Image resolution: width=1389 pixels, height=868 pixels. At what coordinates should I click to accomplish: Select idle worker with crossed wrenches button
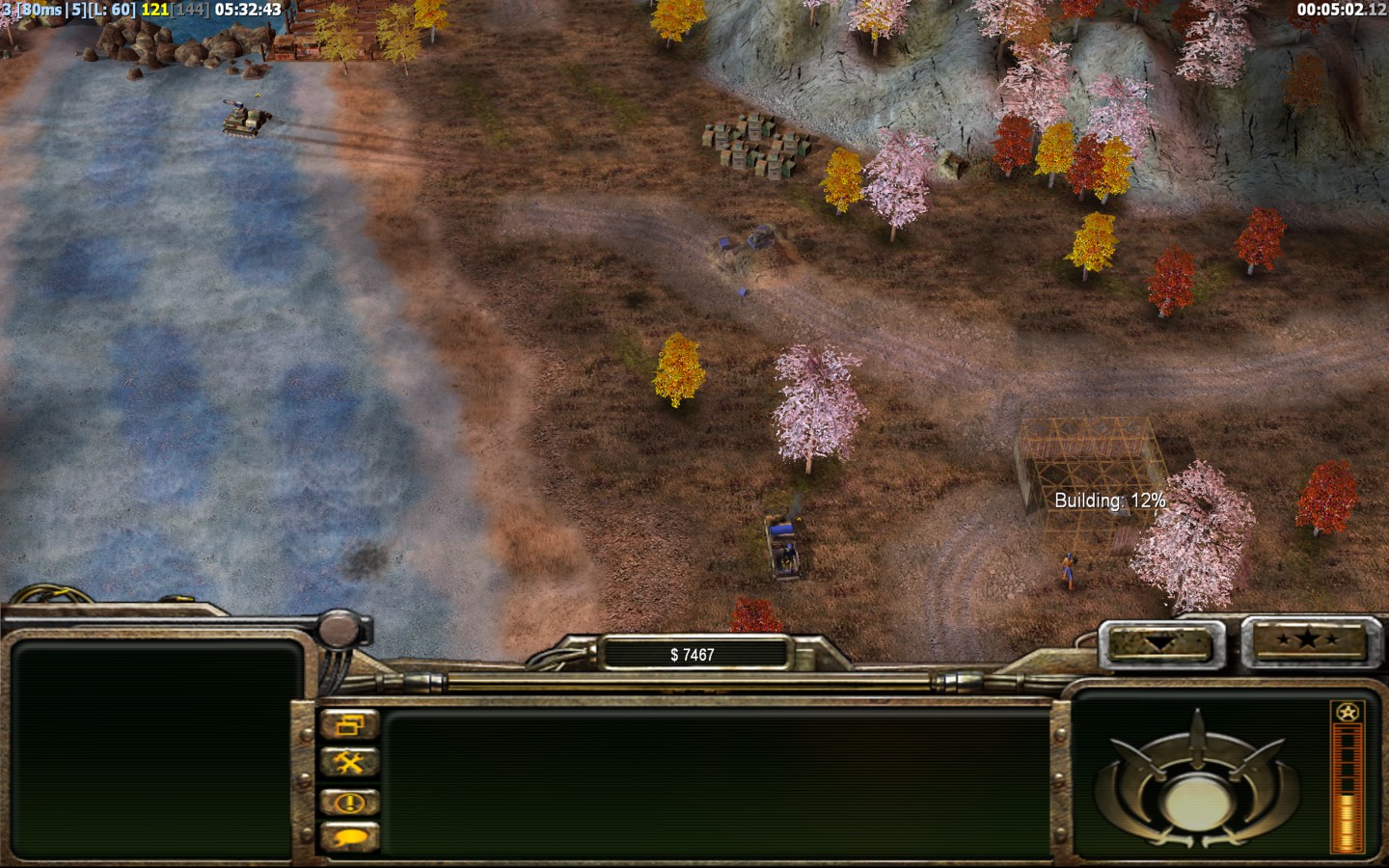tap(349, 763)
